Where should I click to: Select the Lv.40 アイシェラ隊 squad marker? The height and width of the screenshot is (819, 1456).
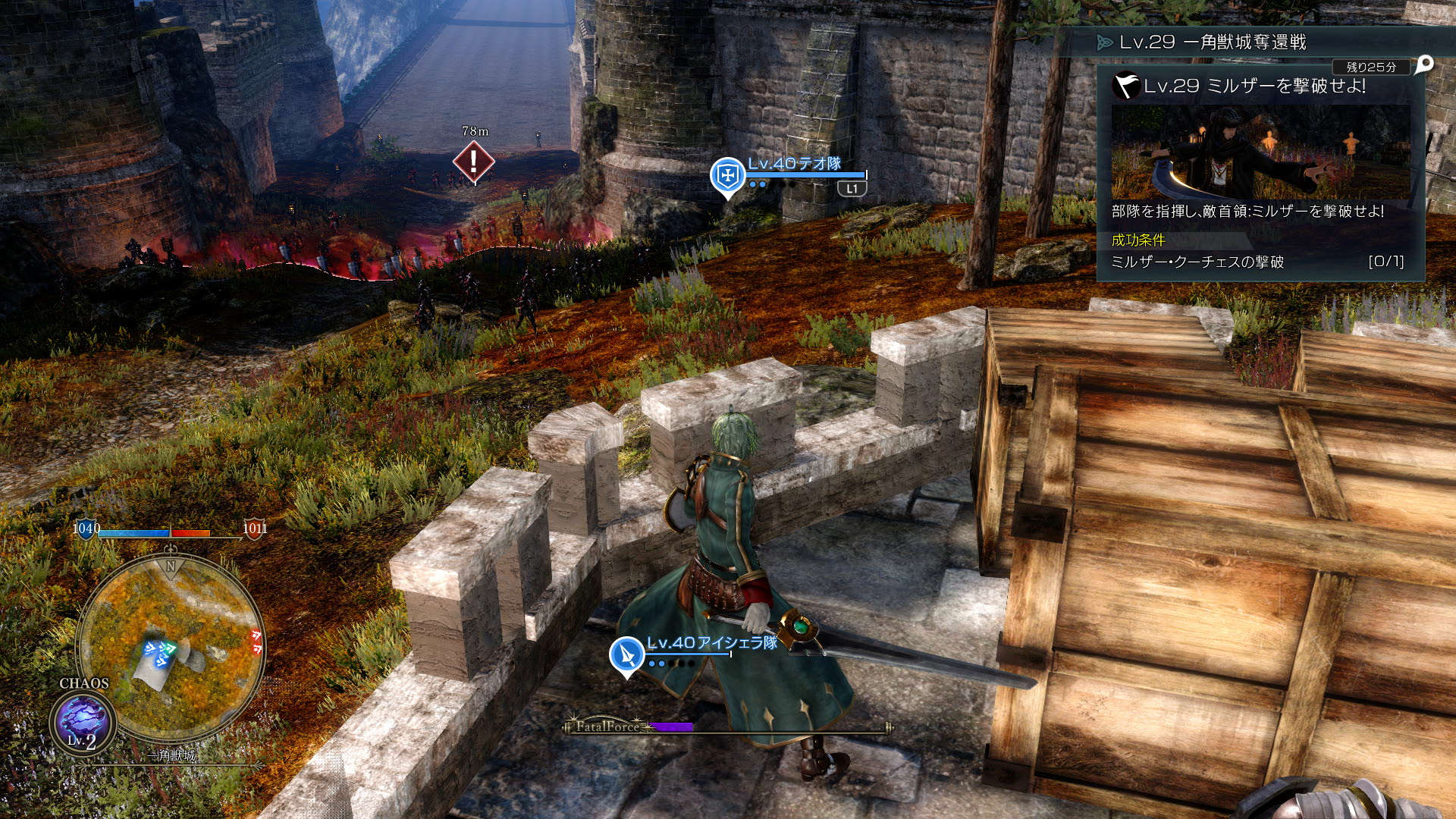[x=627, y=654]
